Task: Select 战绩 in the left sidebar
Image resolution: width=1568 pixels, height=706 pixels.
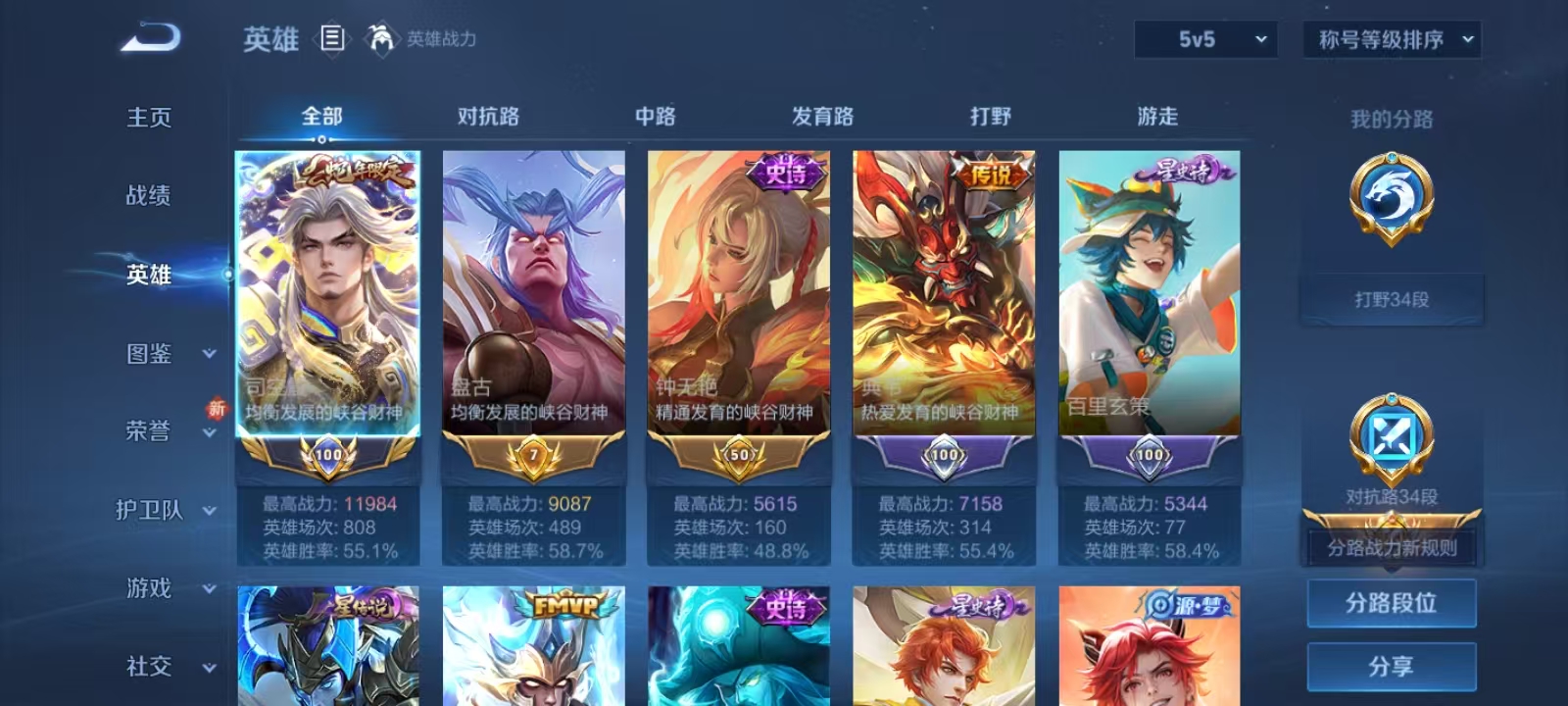Action: tap(149, 196)
